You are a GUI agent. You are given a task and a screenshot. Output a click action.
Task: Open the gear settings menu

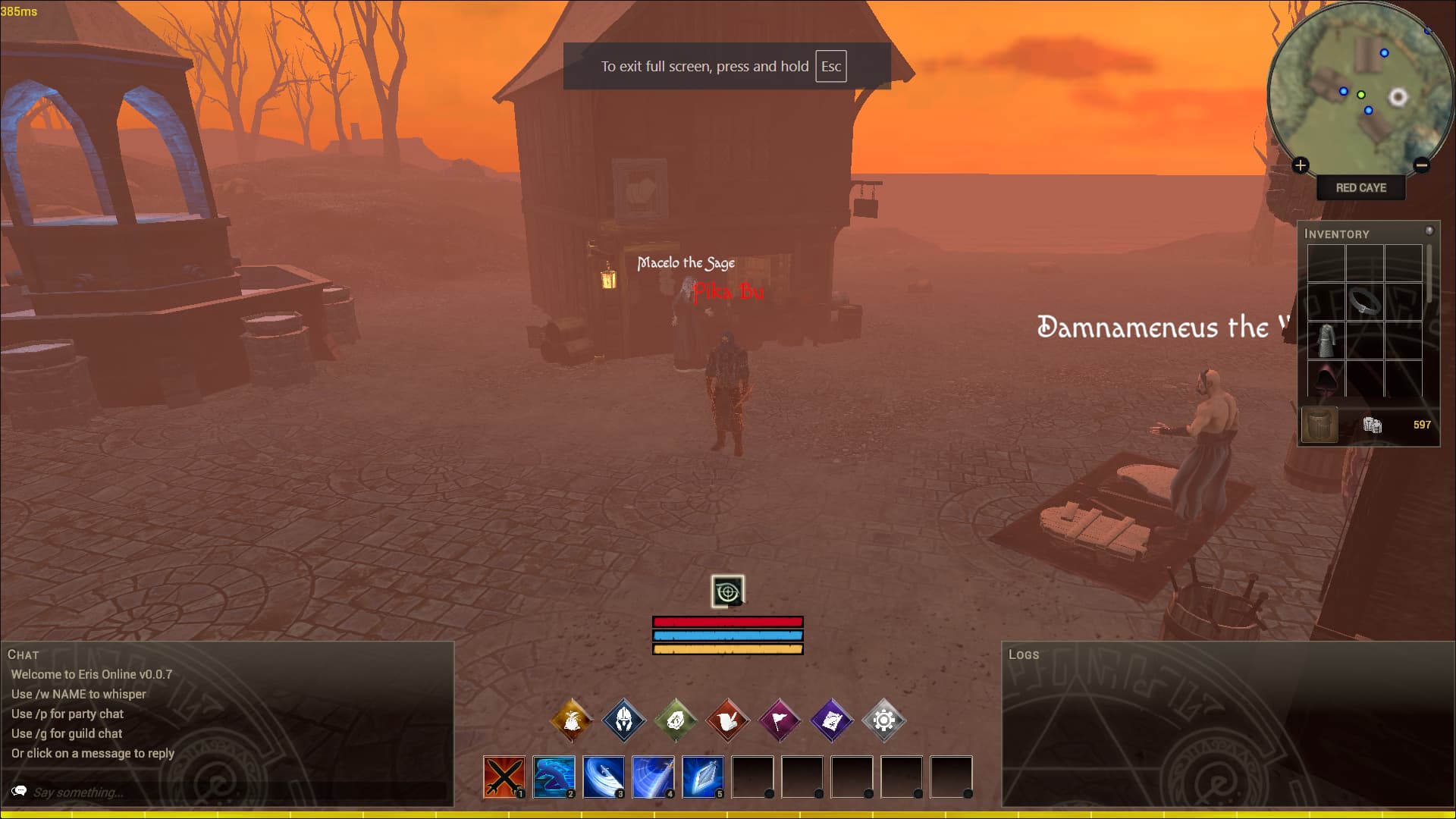click(x=883, y=720)
